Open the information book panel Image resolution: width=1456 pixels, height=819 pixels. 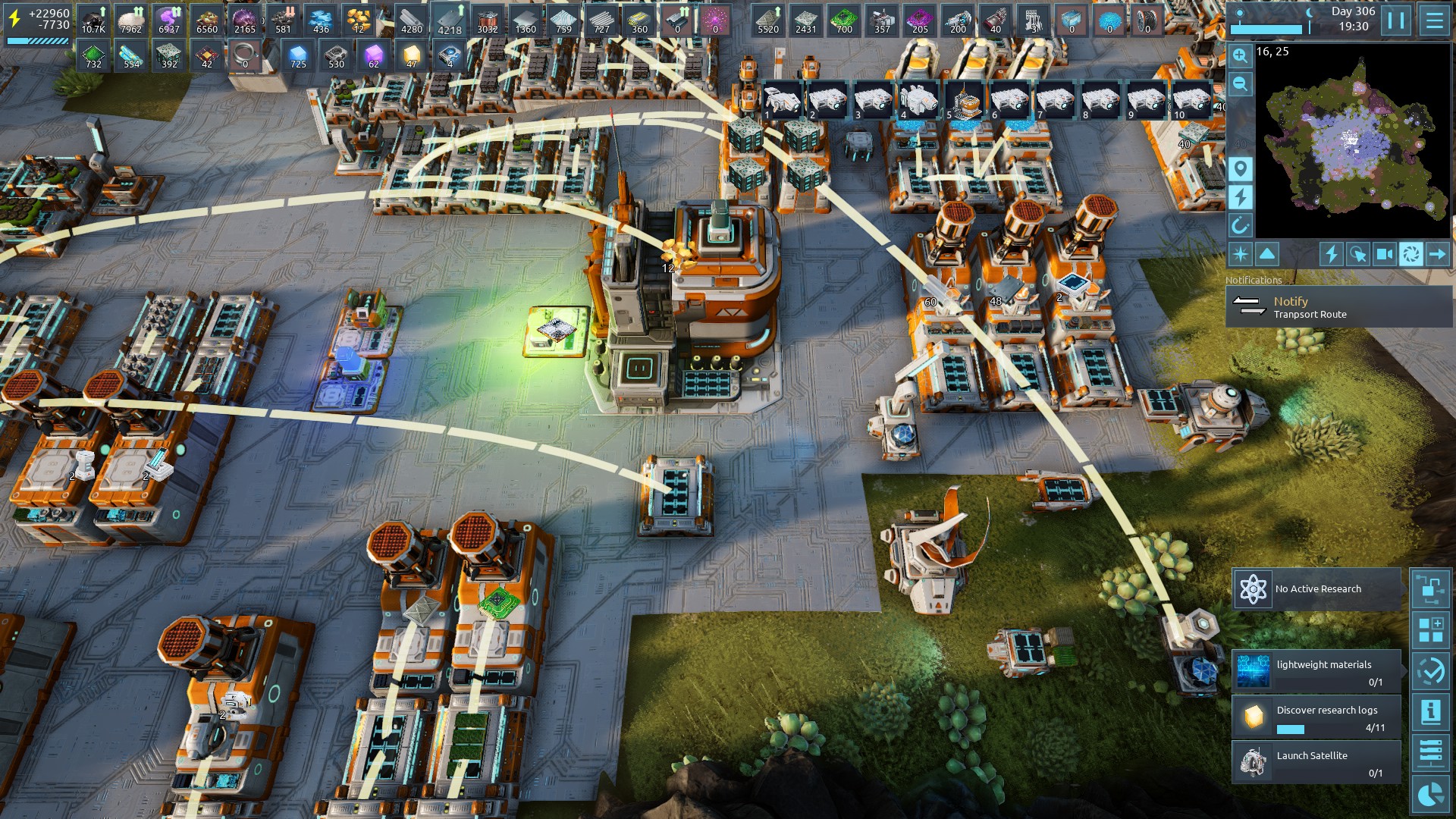coord(1430,711)
